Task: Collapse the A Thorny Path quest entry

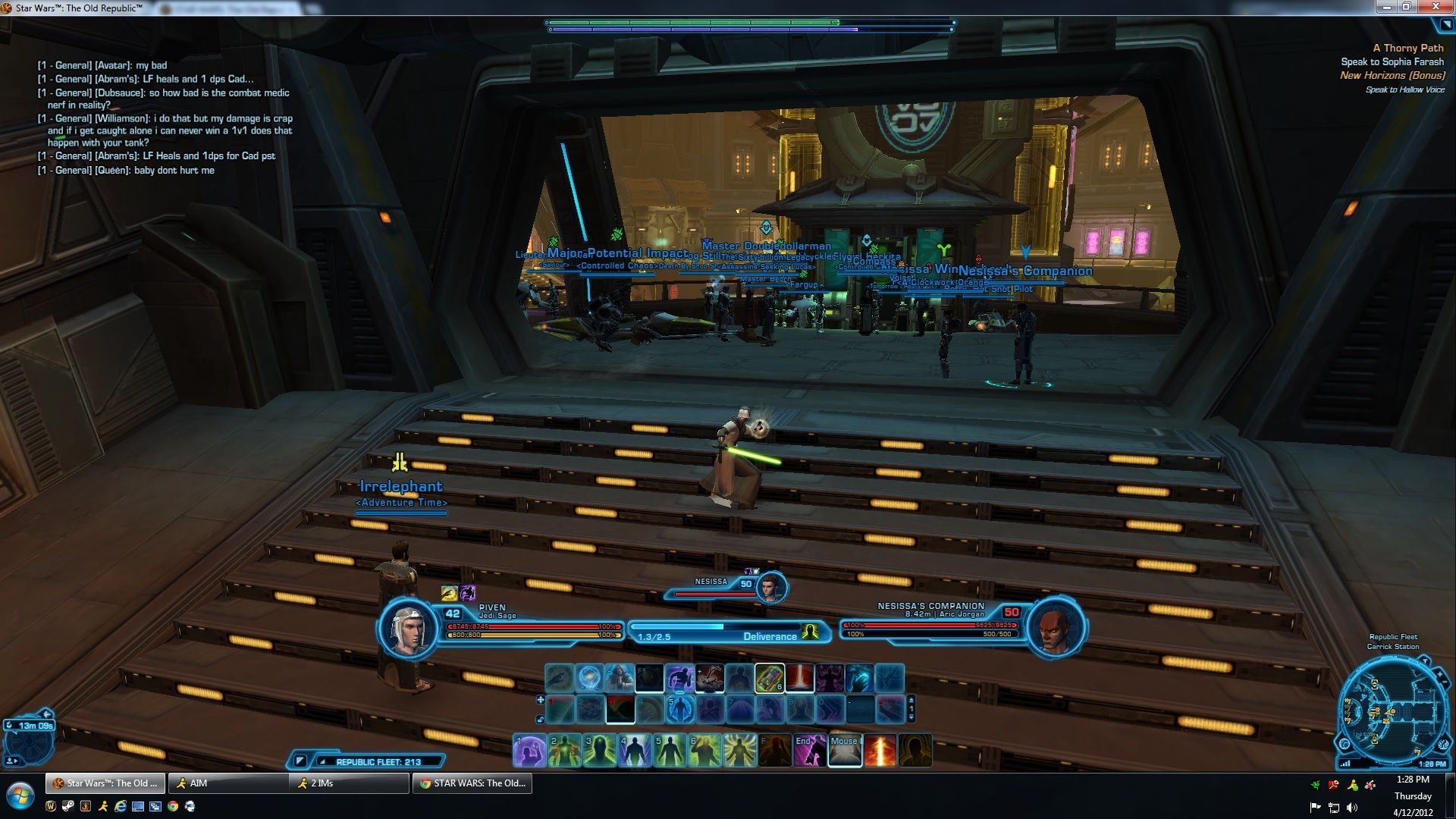Action: 1407,47
